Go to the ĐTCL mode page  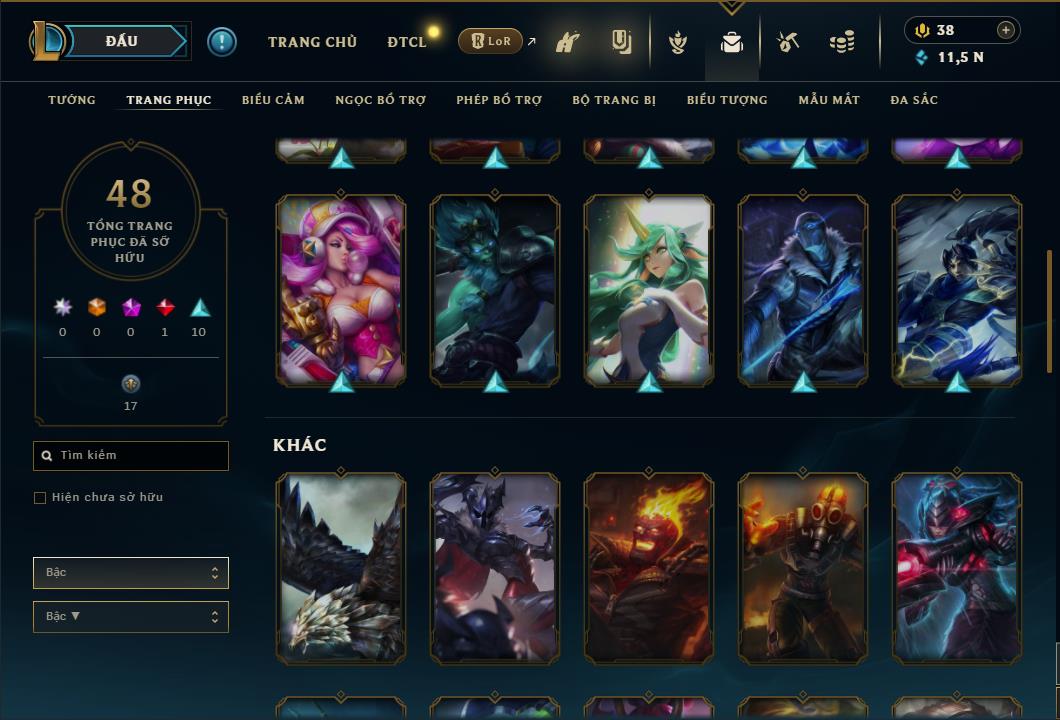click(406, 42)
